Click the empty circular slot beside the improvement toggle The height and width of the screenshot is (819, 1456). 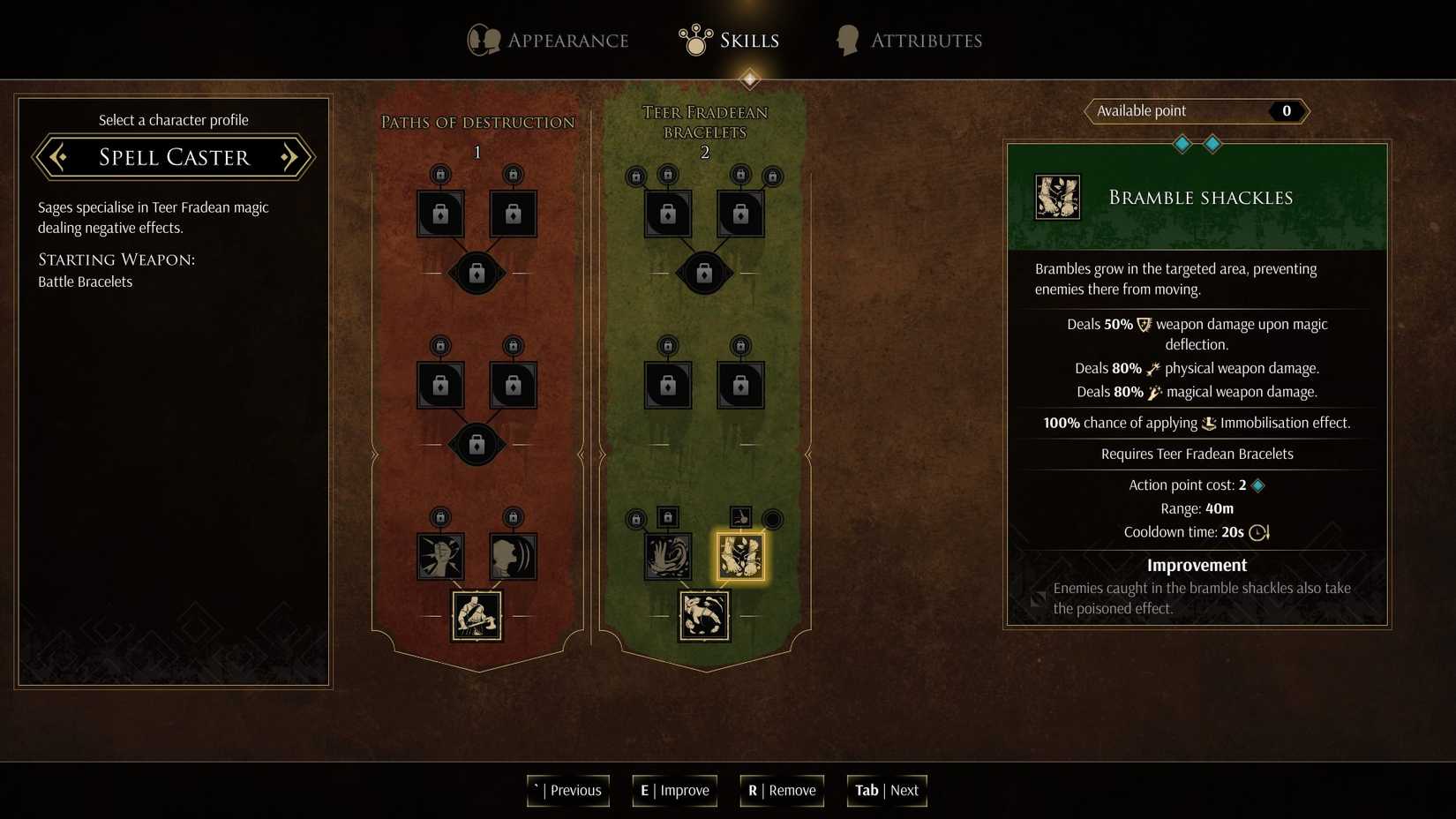[x=771, y=520]
